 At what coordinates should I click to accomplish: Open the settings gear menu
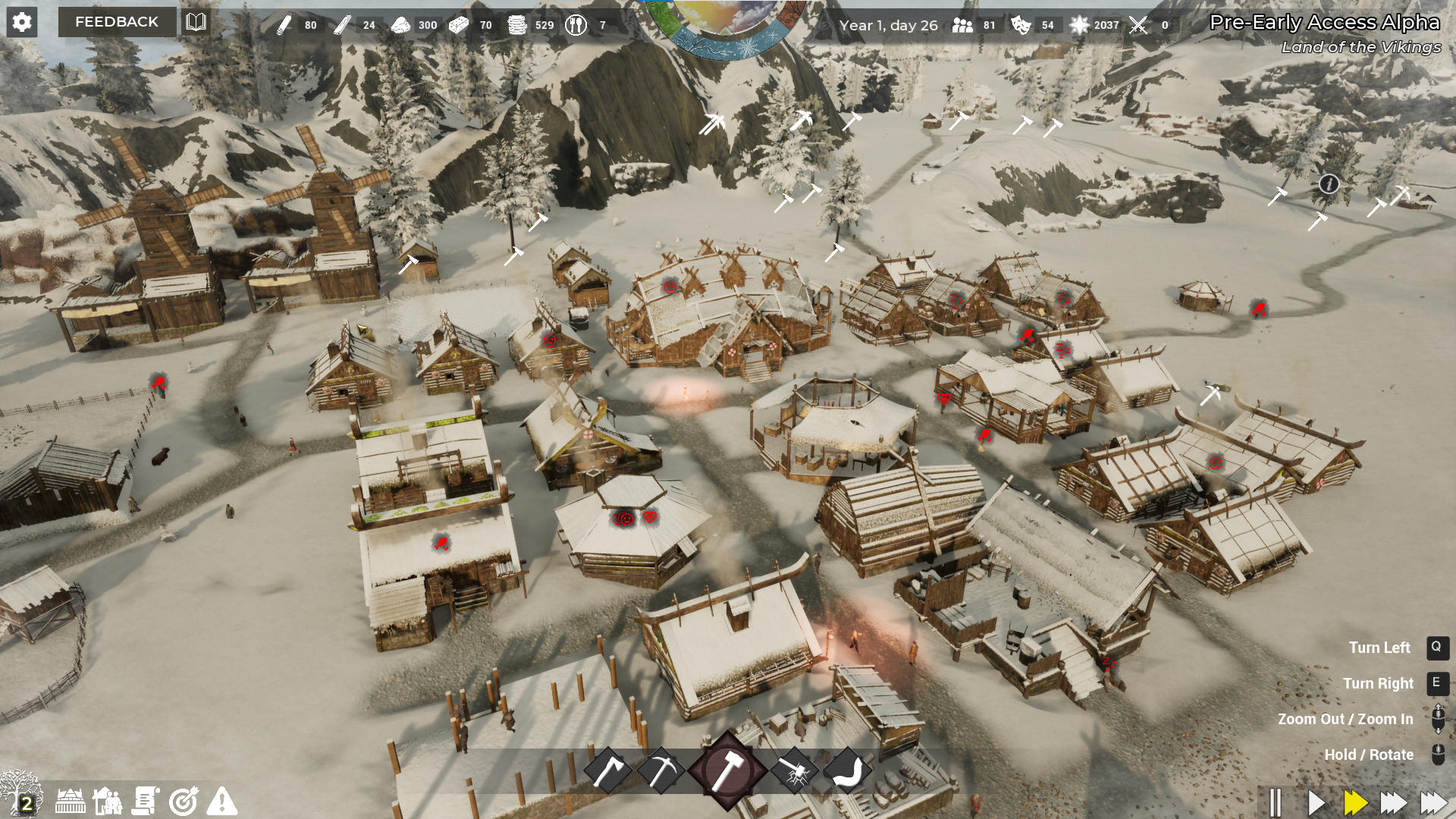point(22,22)
